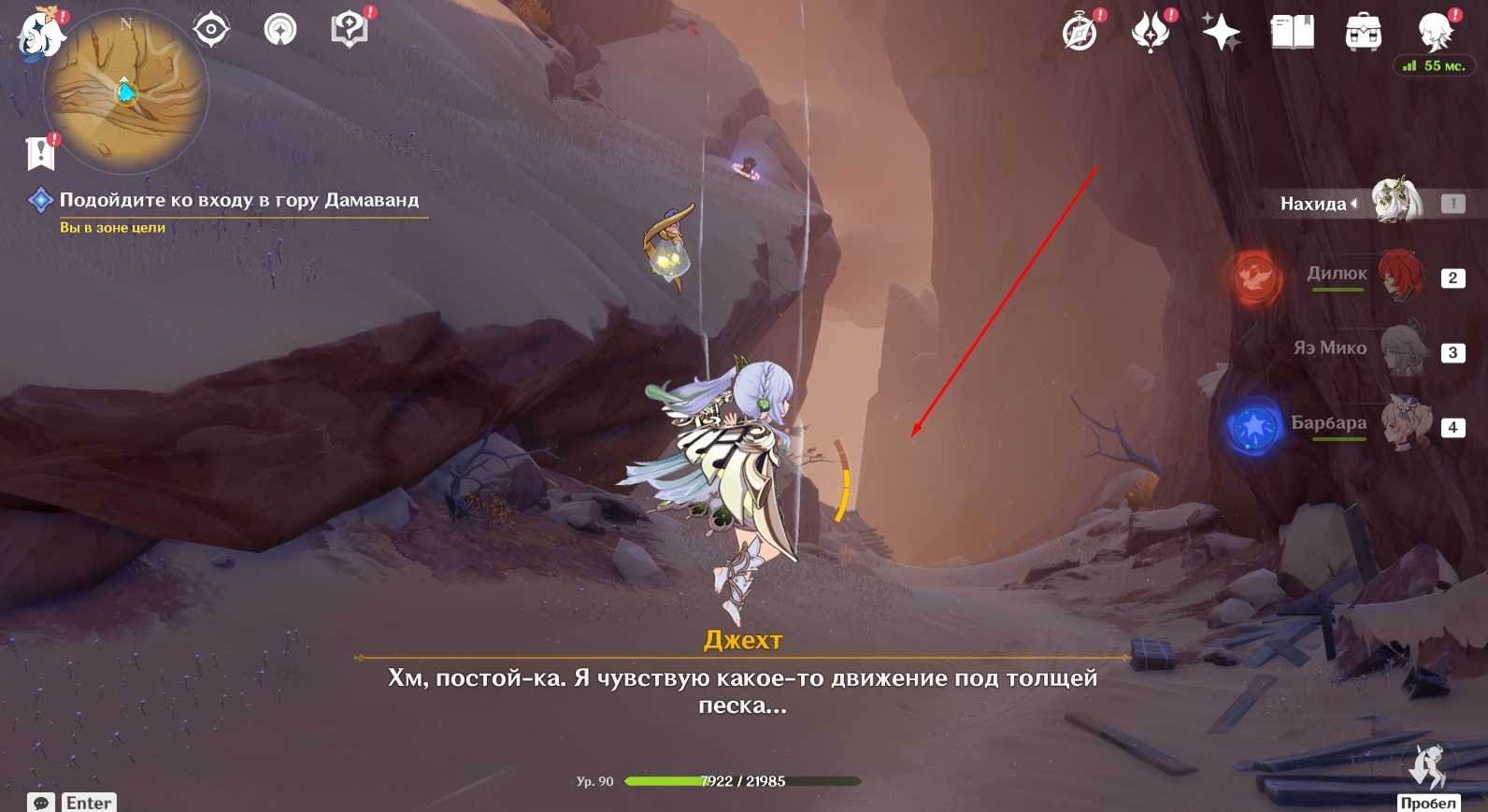Viewport: 1488px width, 812px height.
Task: Select the Damavand mountain quest tracker
Action: coord(238,200)
